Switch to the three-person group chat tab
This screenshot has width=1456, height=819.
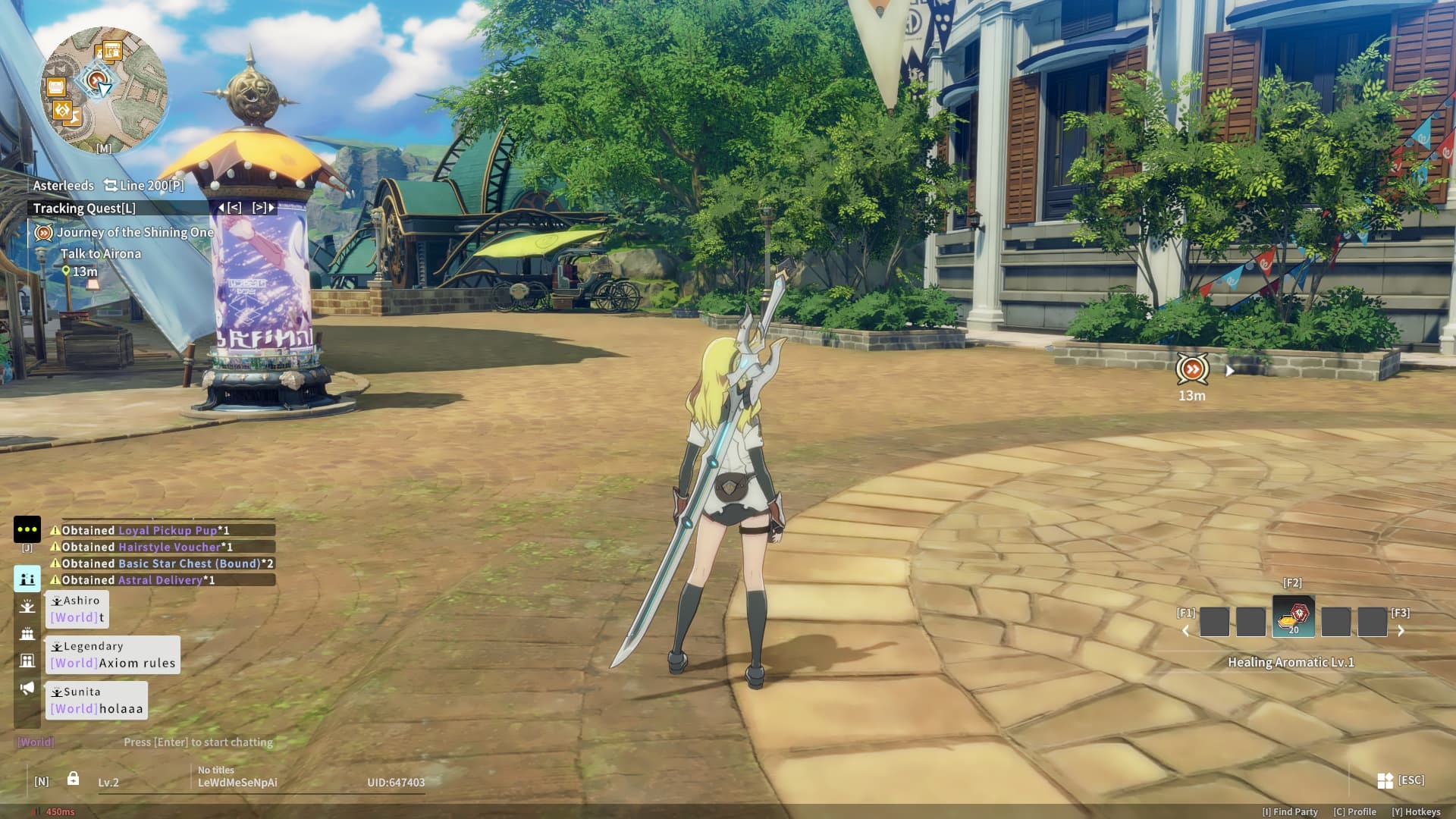[x=27, y=633]
